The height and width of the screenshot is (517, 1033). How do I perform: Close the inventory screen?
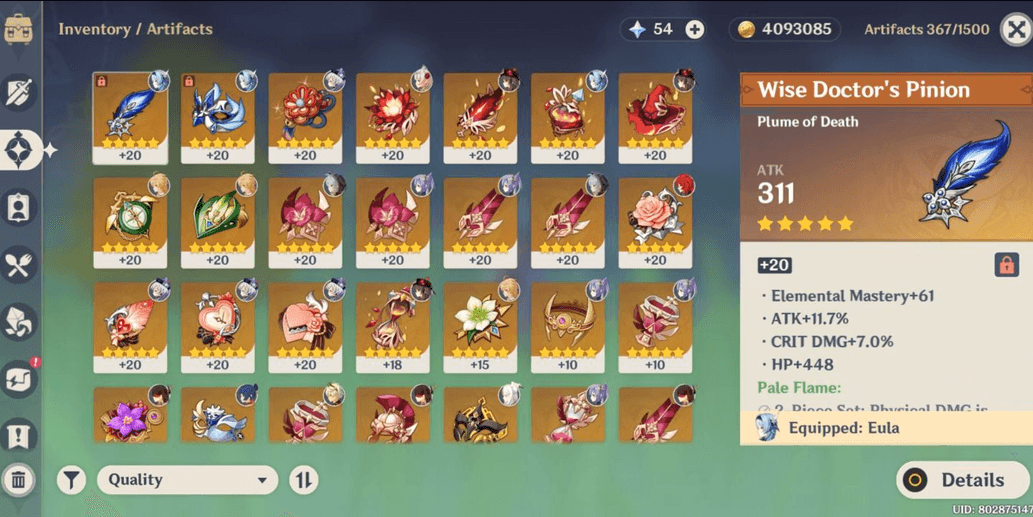click(x=1016, y=29)
